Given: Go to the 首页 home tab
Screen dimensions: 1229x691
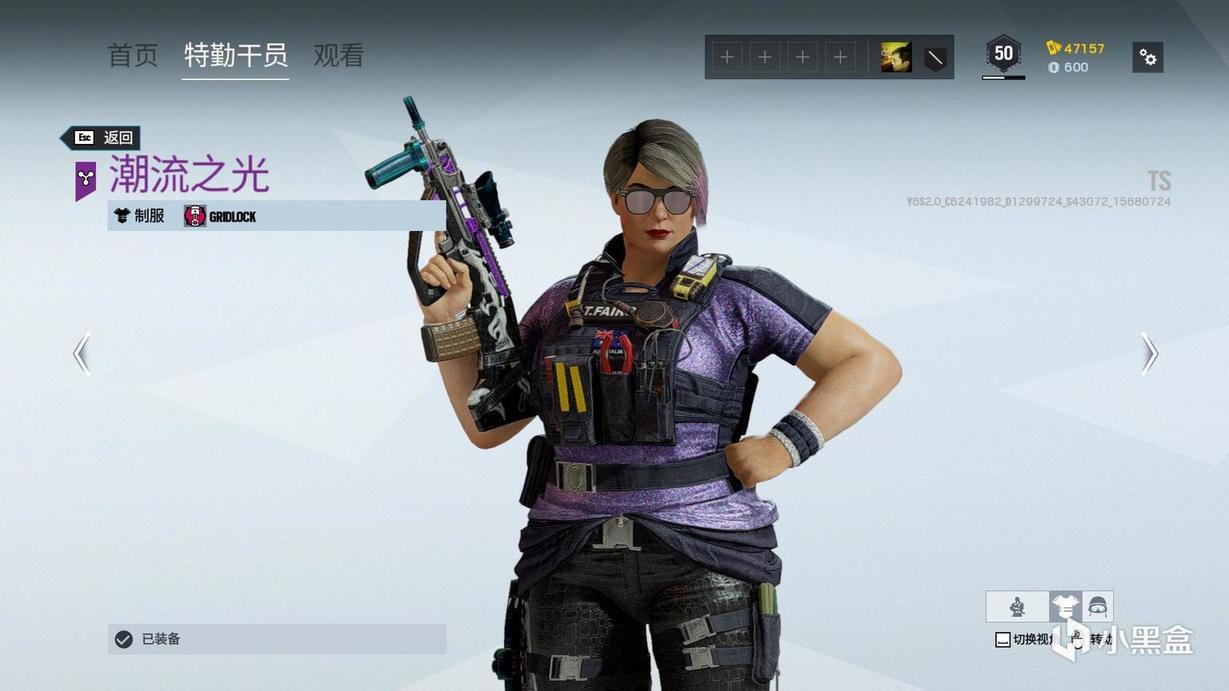Looking at the screenshot, I should pyautogui.click(x=133, y=55).
